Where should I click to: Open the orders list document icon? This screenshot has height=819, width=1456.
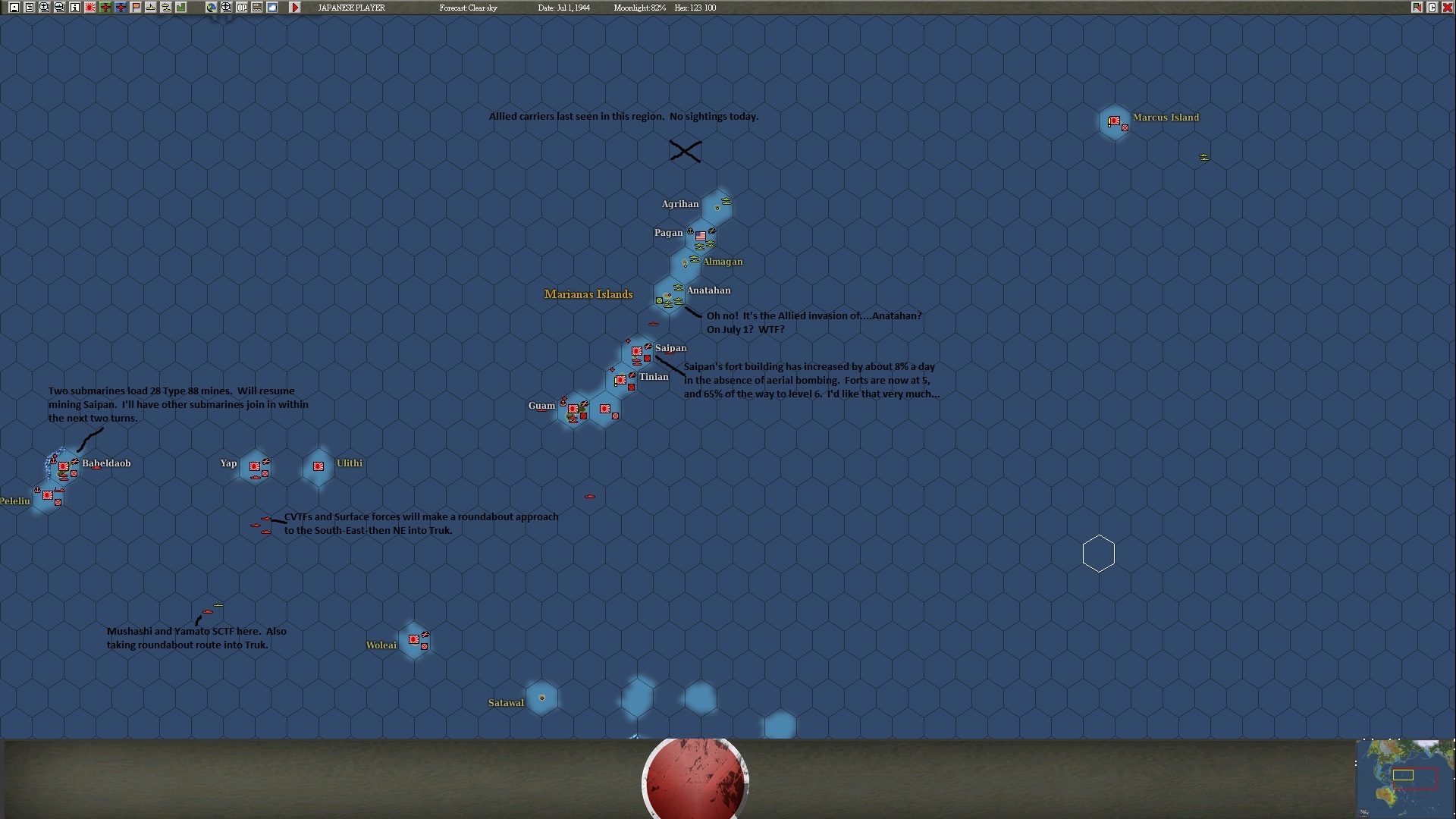pyautogui.click(x=29, y=8)
